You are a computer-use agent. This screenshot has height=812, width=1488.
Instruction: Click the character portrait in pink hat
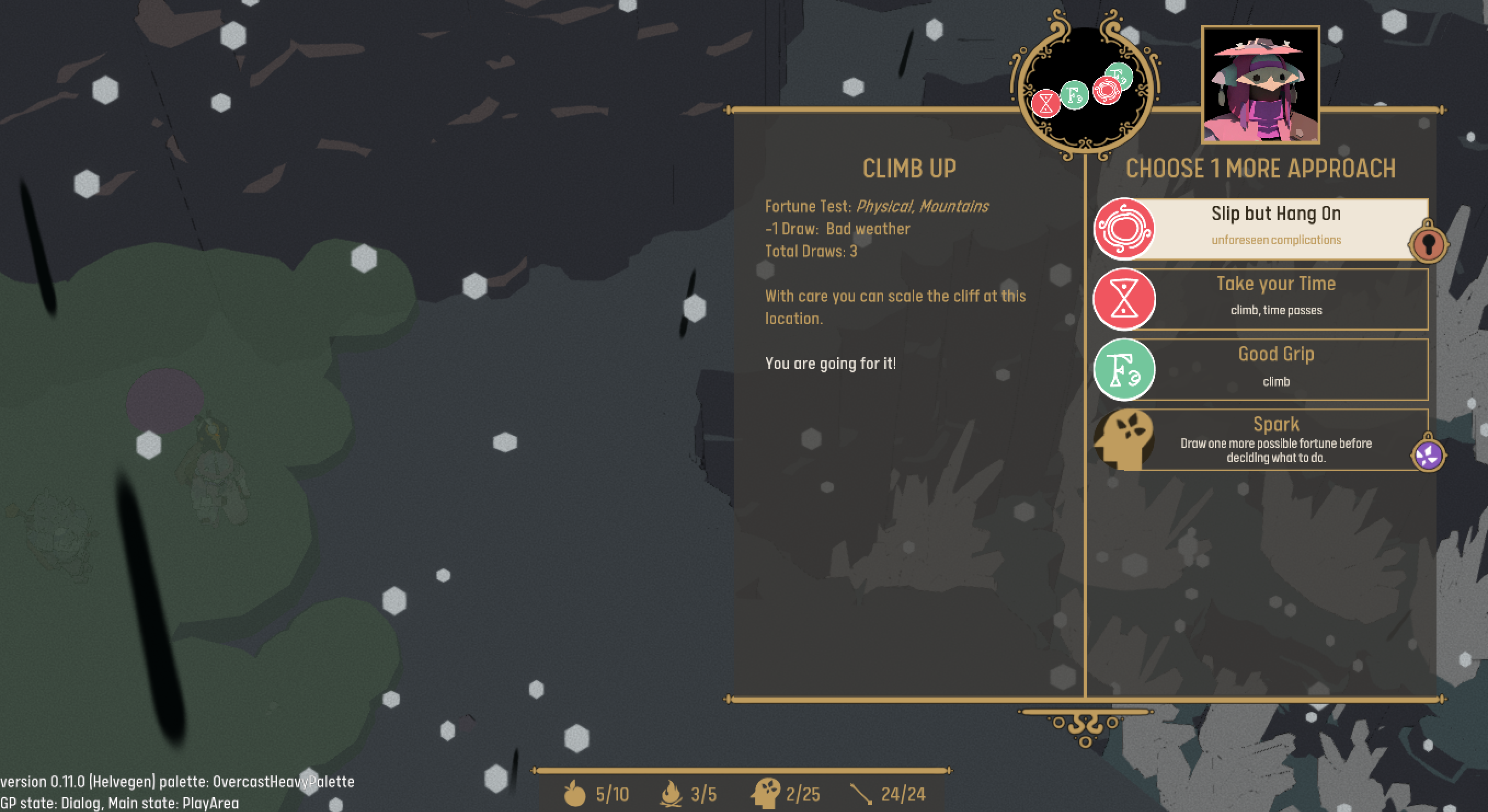point(1260,85)
